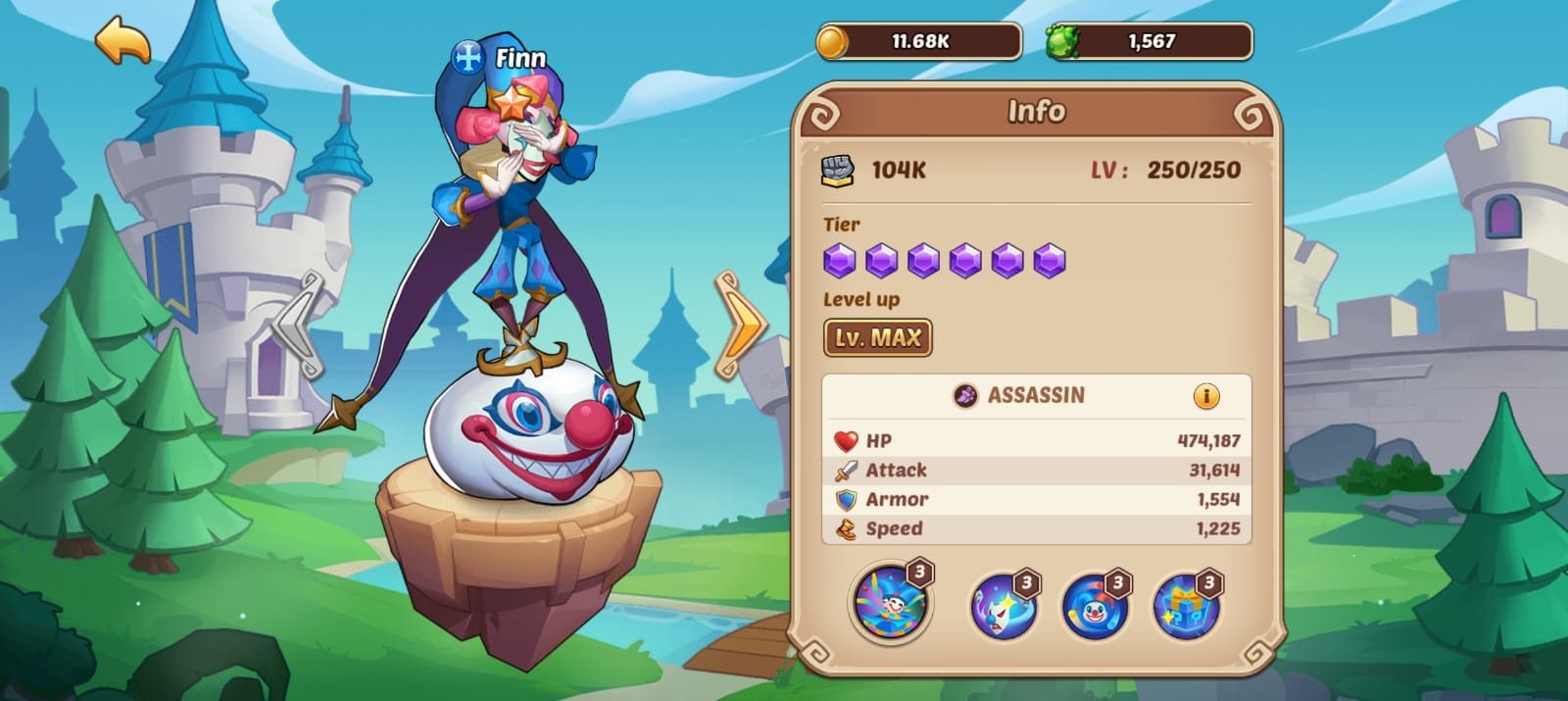View the white mask and star skill
The height and width of the screenshot is (701, 1568).
tap(1003, 605)
